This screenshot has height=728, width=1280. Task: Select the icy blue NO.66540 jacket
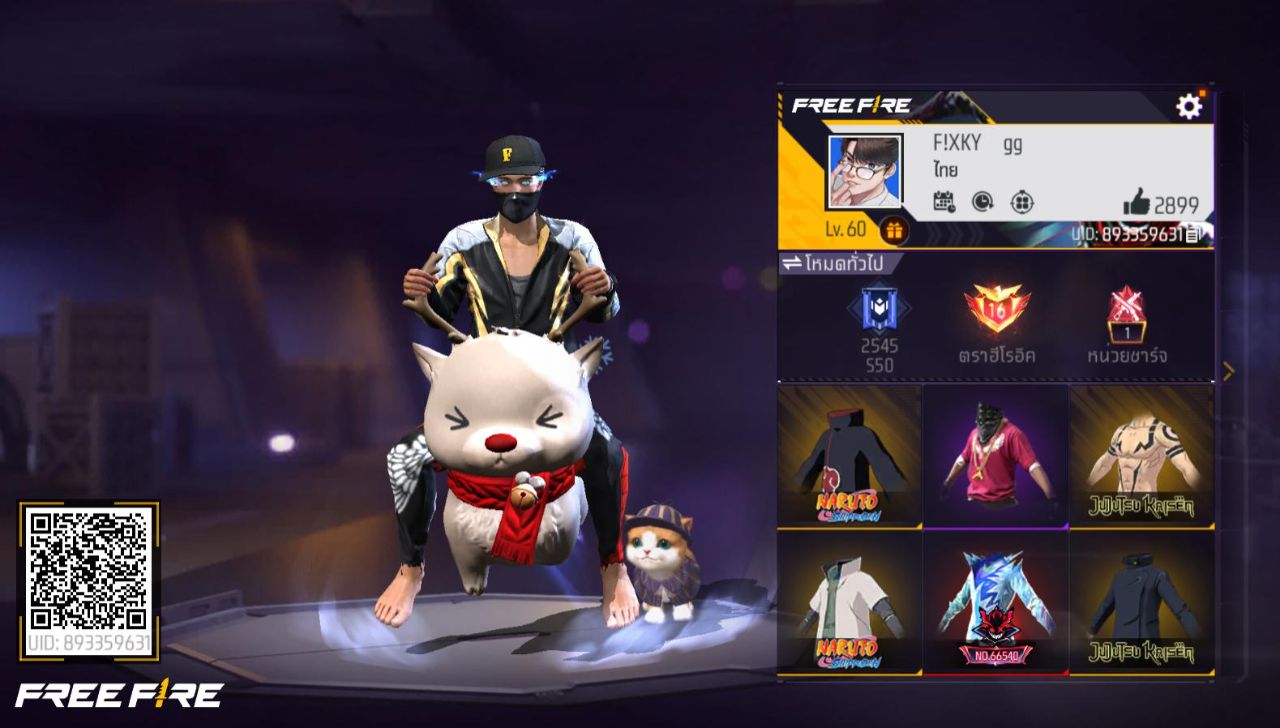coord(996,602)
